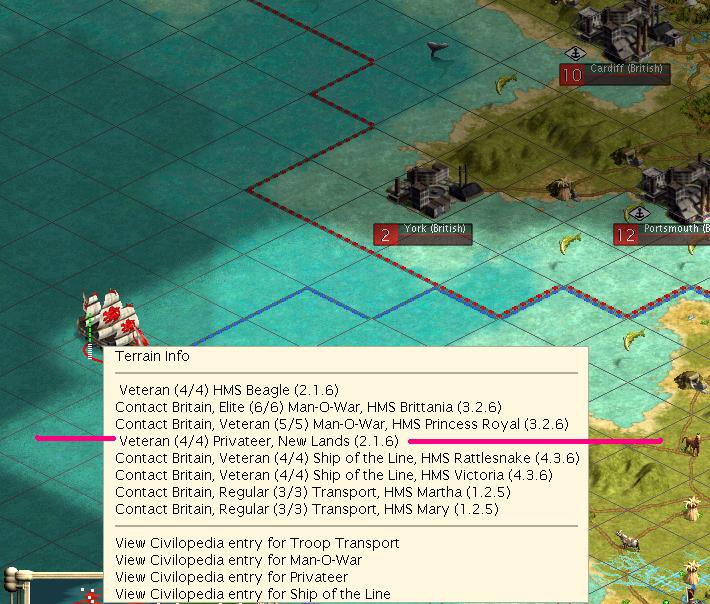Open Civilopedia entry for Privateer

[x=231, y=577]
